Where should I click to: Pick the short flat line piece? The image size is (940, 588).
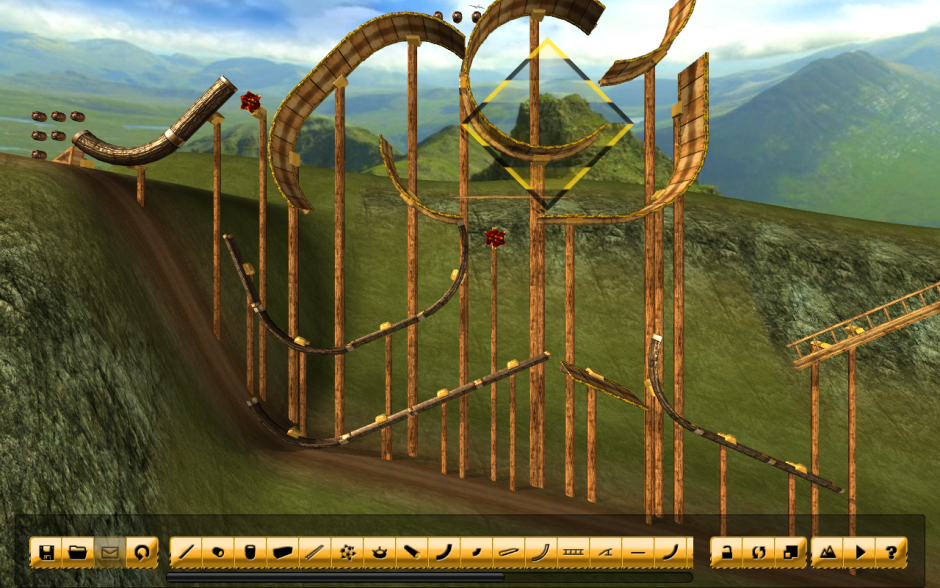pos(637,551)
